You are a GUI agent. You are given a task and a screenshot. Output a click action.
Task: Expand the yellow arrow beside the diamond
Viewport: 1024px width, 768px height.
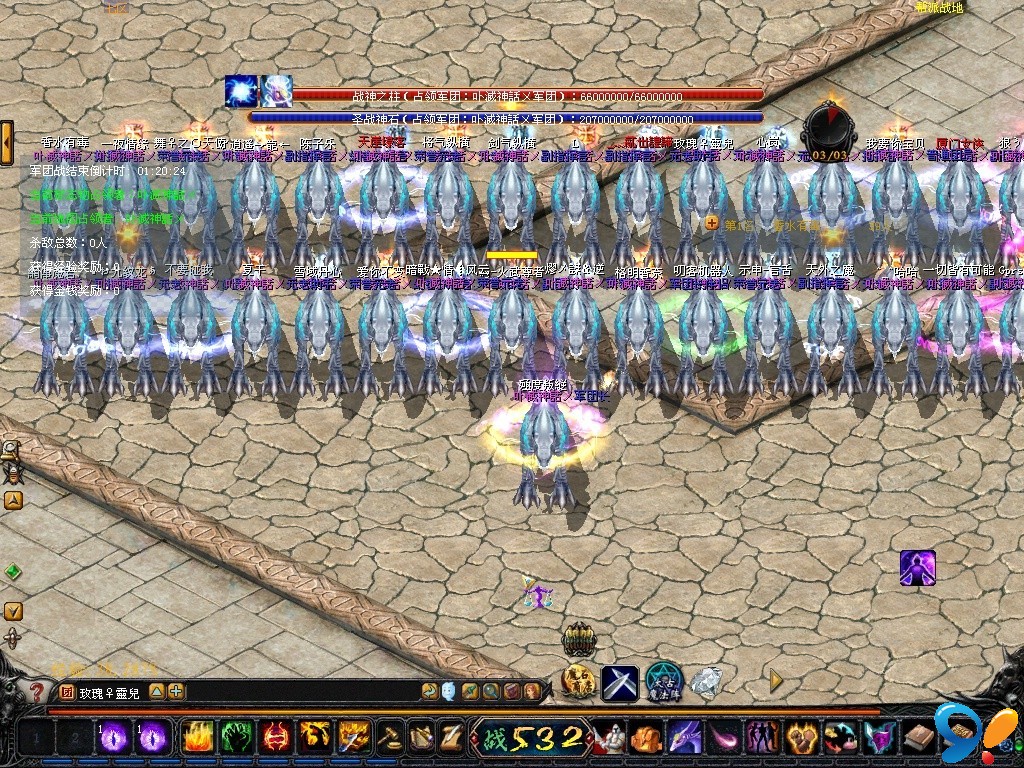click(x=775, y=681)
